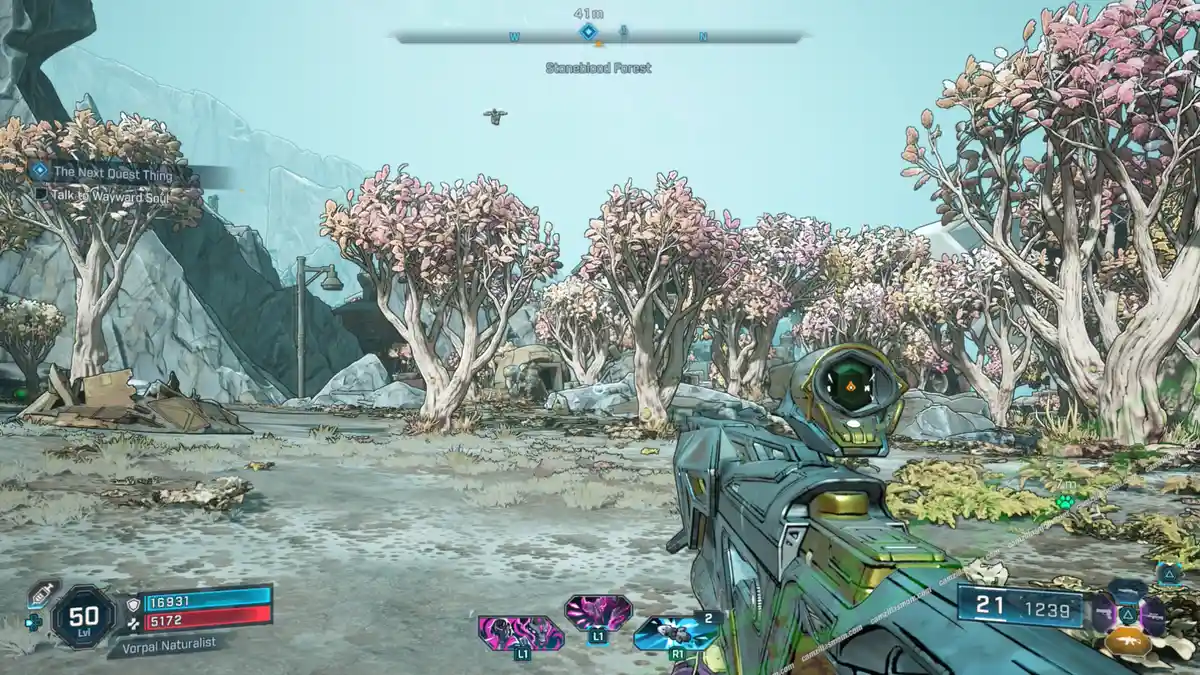The image size is (1200, 675).
Task: Click the level 50 character badge
Action: coord(83,614)
